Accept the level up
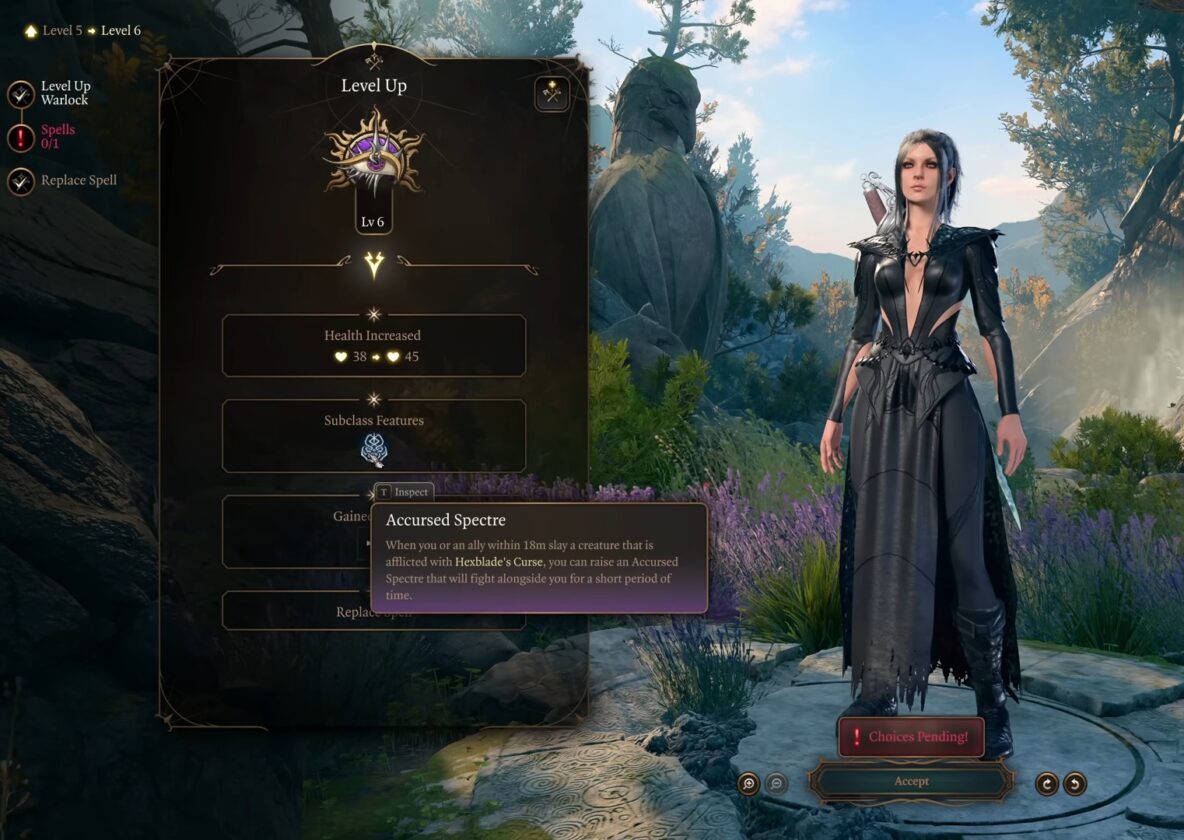 click(911, 781)
